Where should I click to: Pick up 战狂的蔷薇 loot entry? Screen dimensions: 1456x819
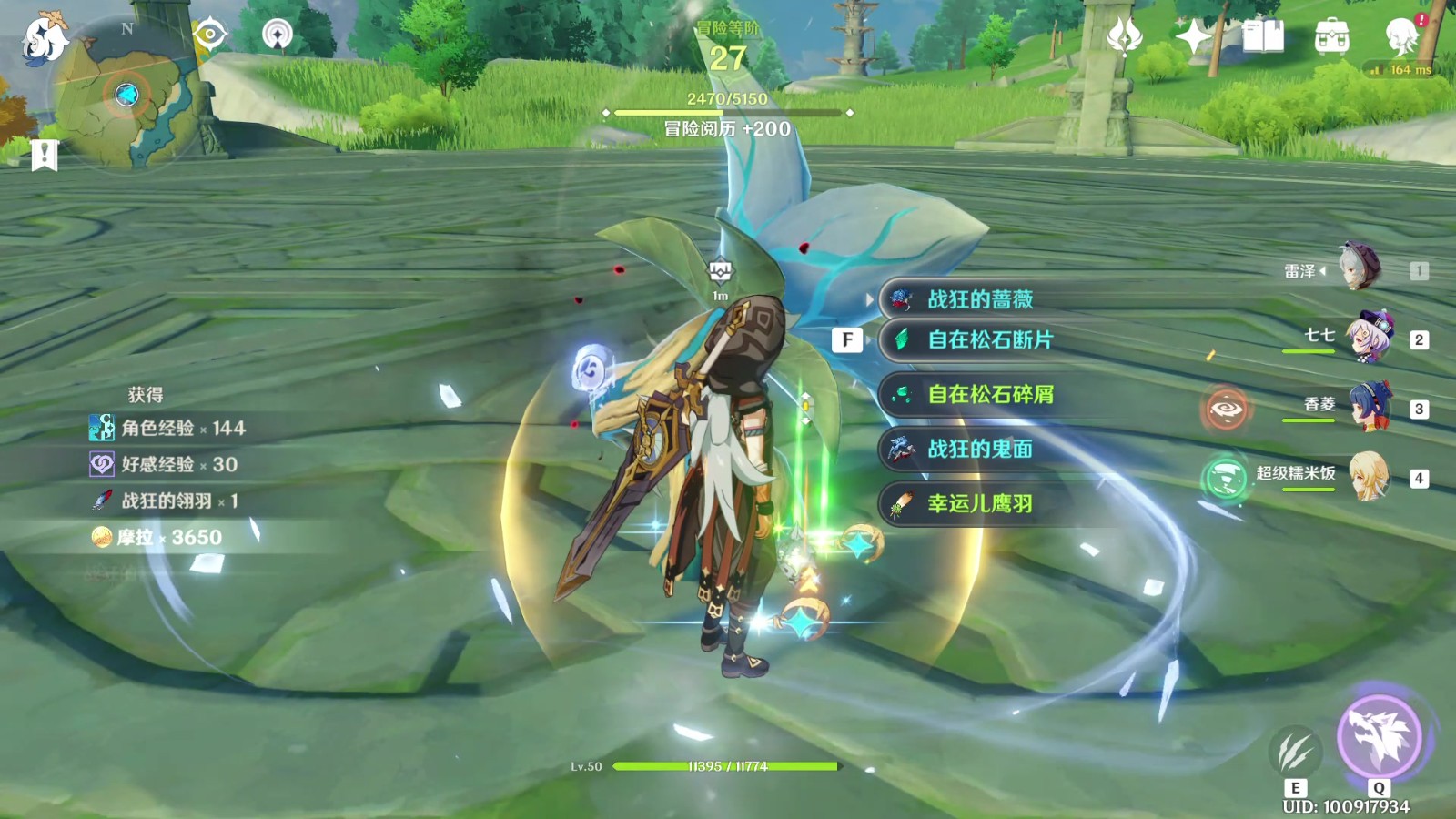click(x=980, y=299)
